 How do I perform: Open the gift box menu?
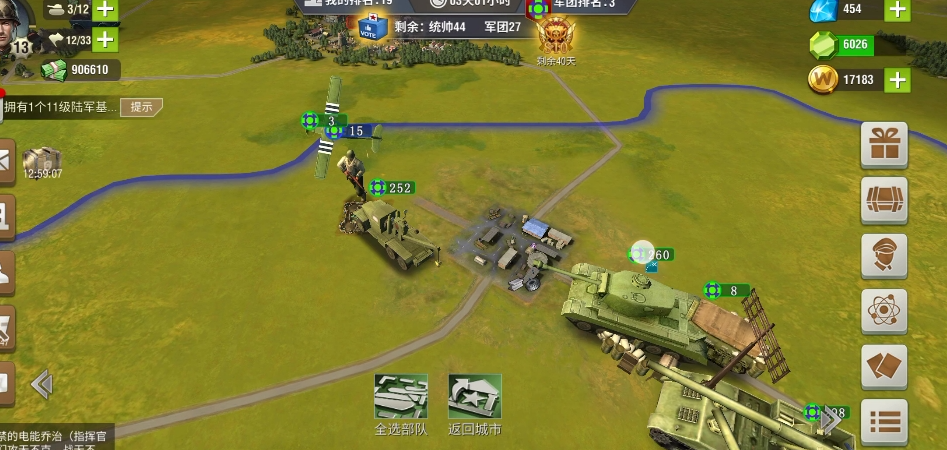coord(884,146)
